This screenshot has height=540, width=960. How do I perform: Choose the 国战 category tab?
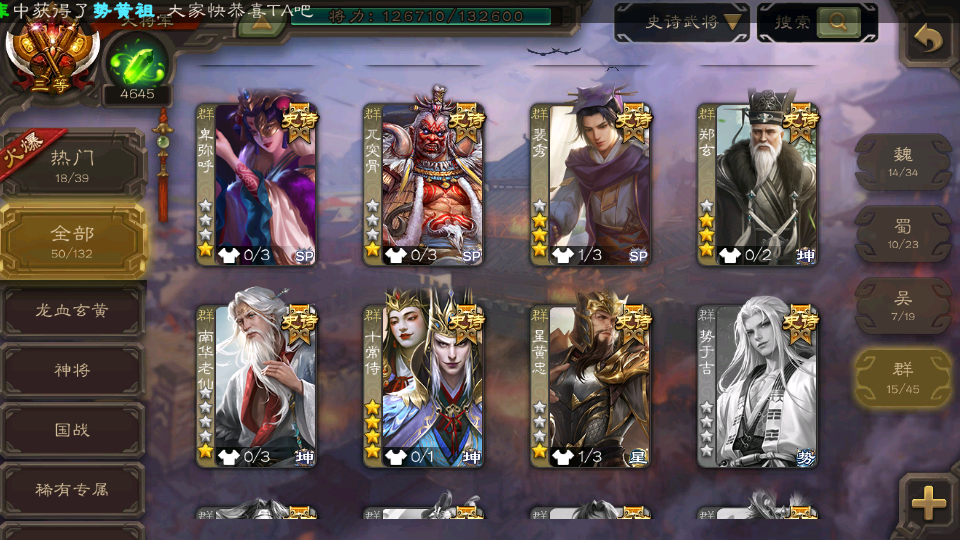tap(73, 430)
